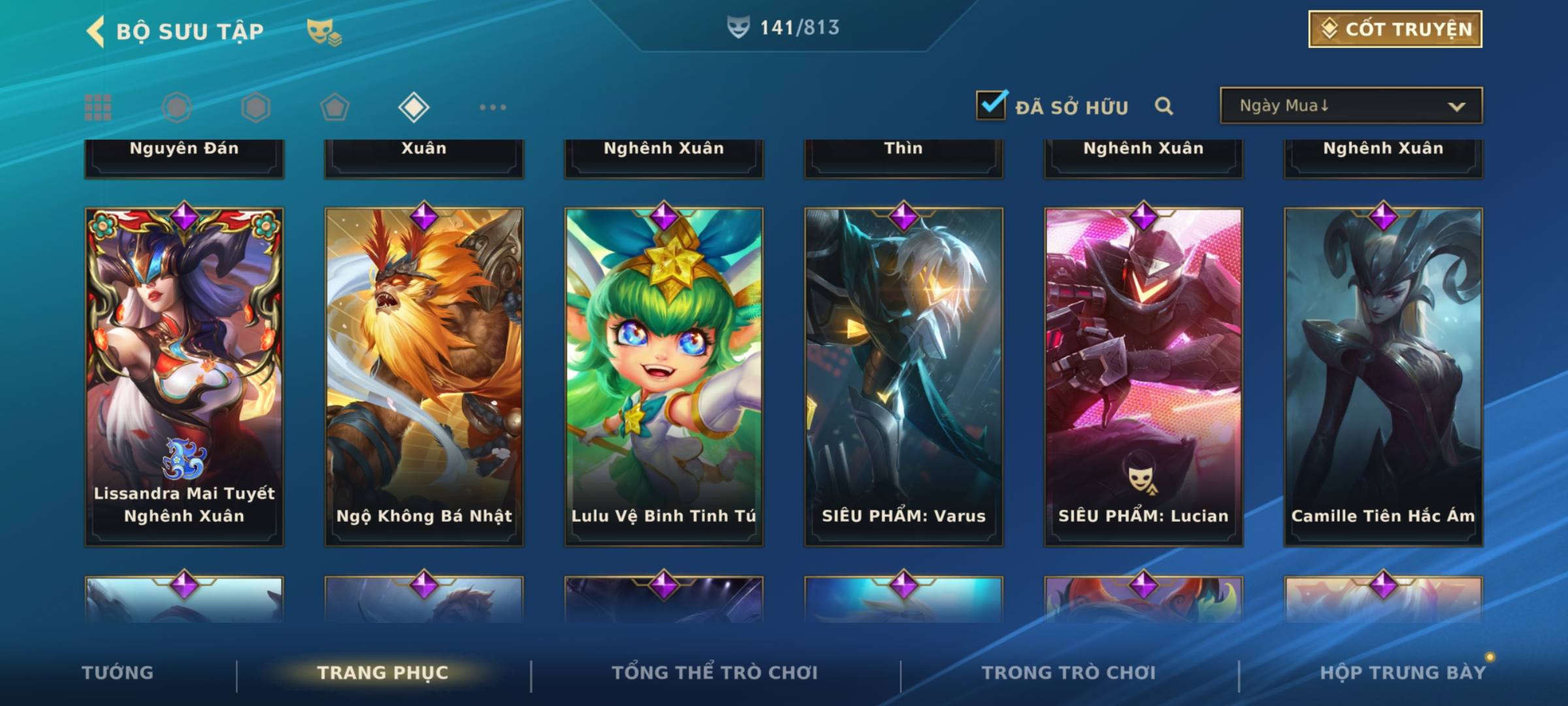The height and width of the screenshot is (706, 1568).
Task: Go to the Trong Trò Chơi tab
Action: click(x=1069, y=673)
